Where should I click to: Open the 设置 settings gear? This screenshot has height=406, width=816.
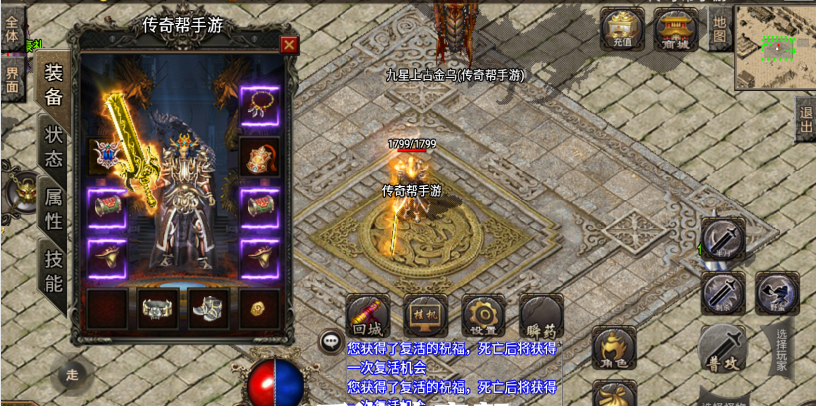pos(484,316)
